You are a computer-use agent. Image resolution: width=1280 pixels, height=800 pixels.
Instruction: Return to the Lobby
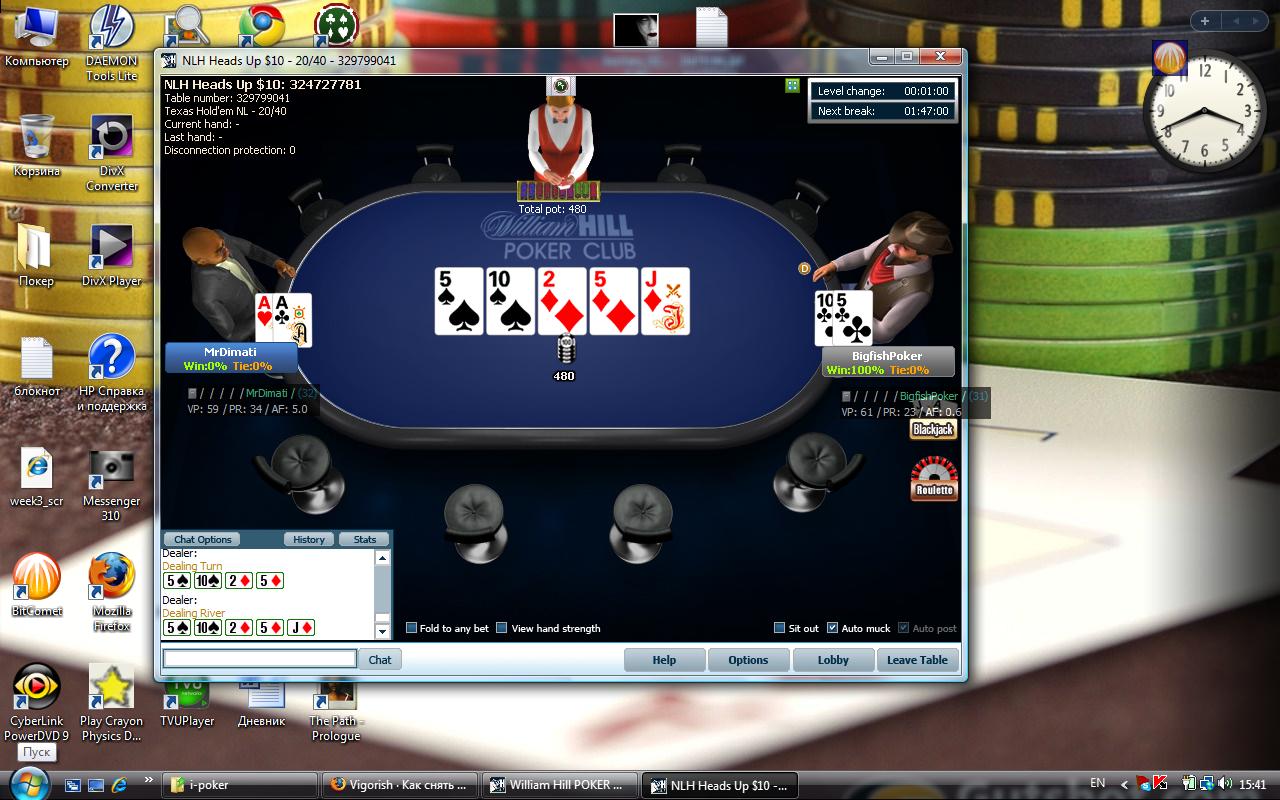[x=833, y=660]
